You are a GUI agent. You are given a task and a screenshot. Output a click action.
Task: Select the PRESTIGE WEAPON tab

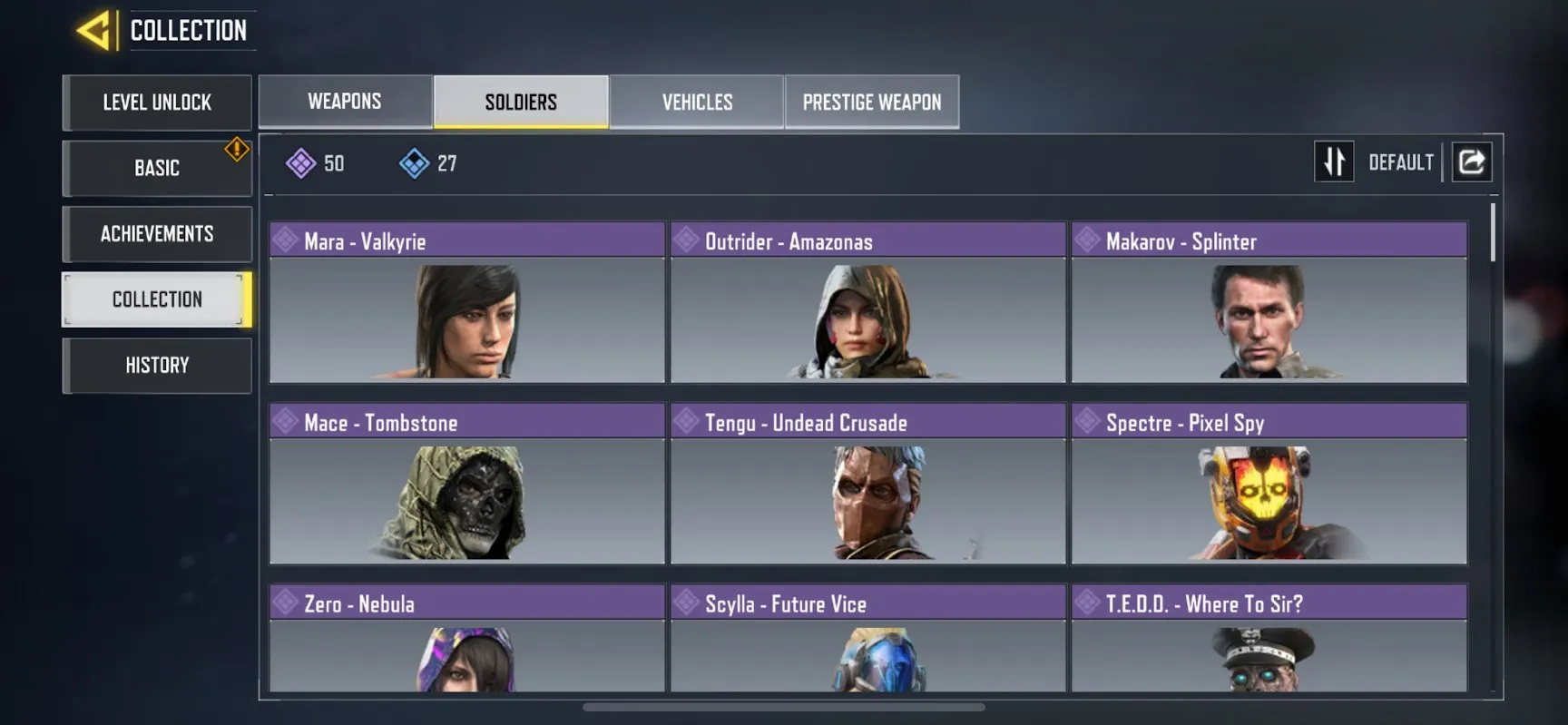pos(871,102)
